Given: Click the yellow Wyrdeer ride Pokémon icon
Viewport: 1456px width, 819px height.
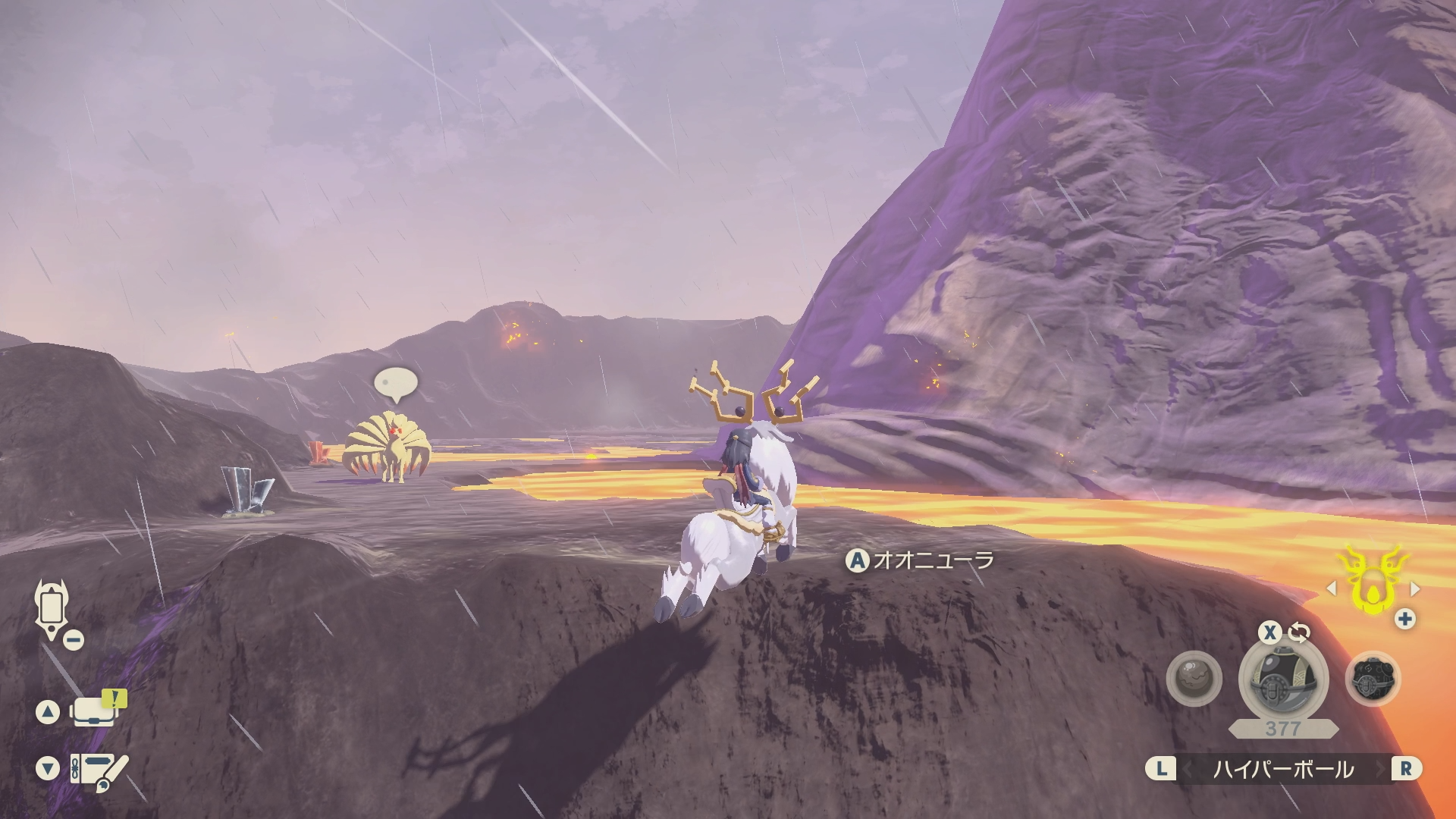Looking at the screenshot, I should coord(1373,582).
